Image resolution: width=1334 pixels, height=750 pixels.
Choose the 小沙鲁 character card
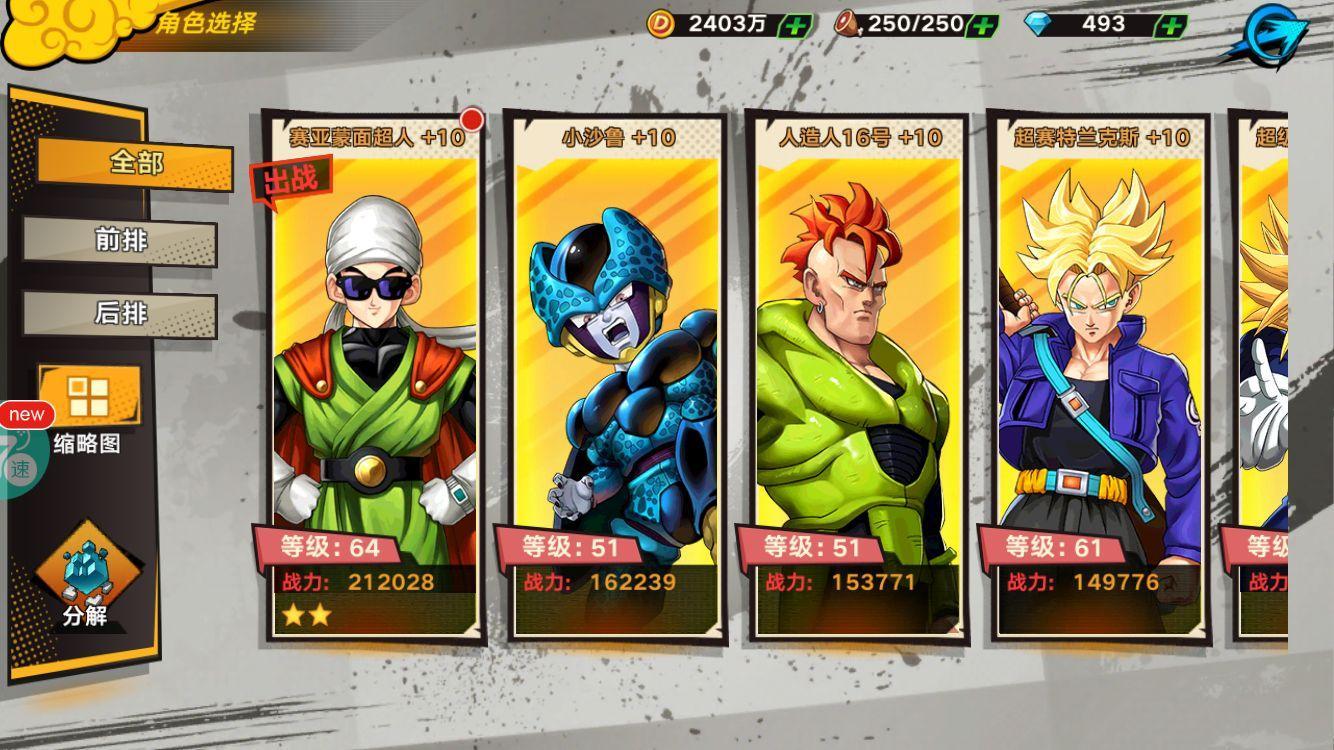click(x=616, y=380)
